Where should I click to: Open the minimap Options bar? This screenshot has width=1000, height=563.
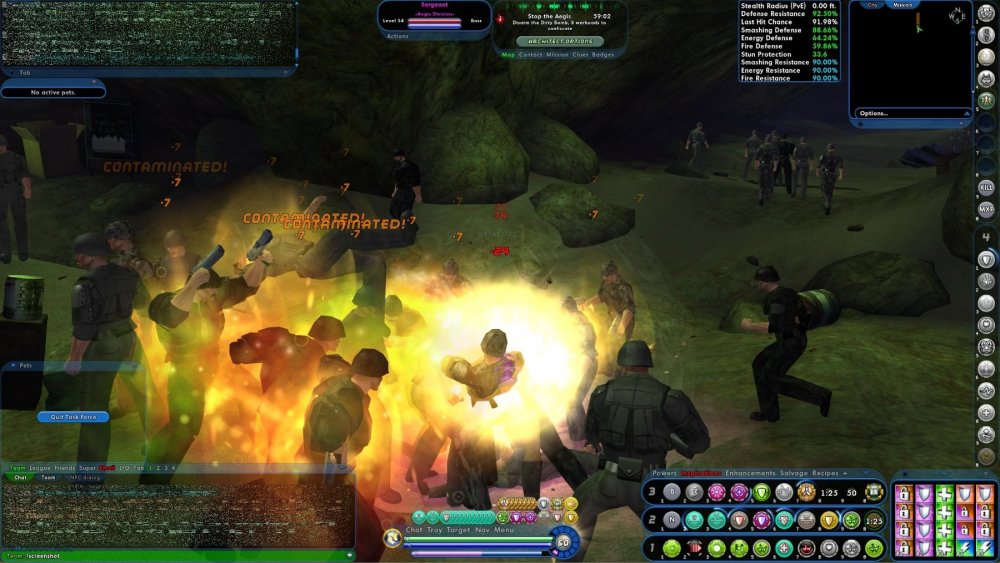(x=873, y=113)
